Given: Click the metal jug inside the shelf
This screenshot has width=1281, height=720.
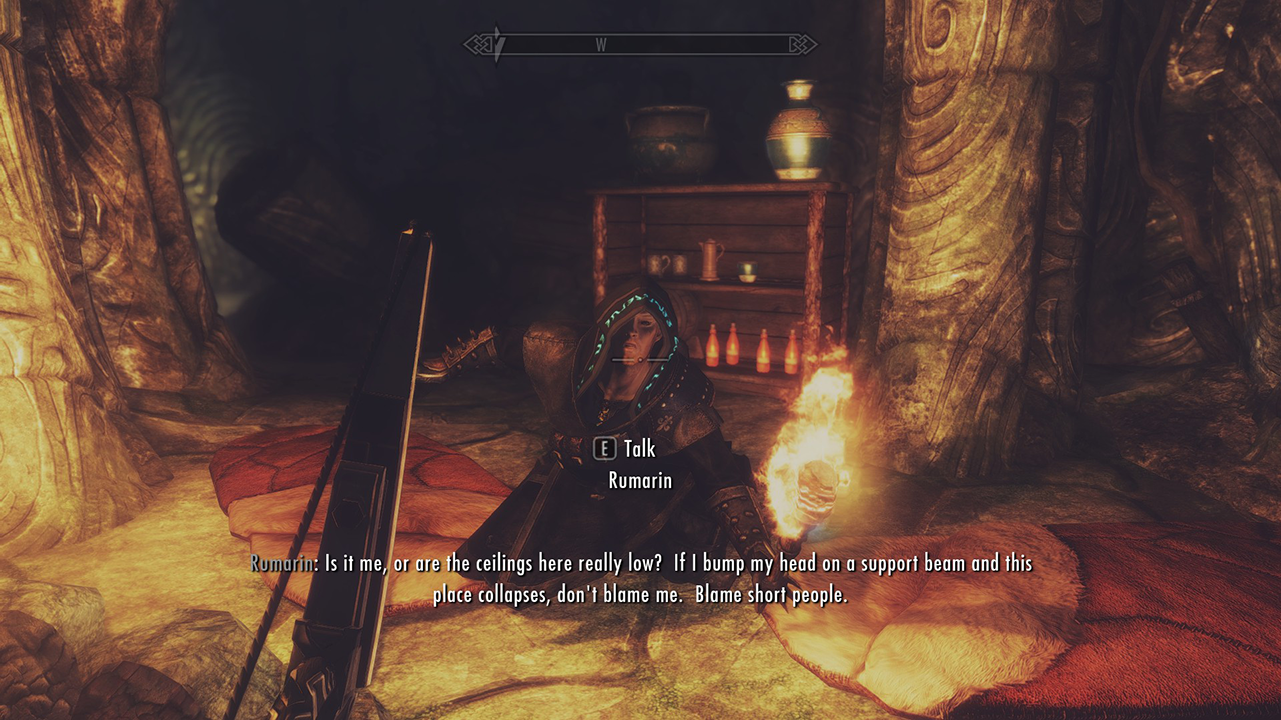Looking at the screenshot, I should (x=711, y=258).
